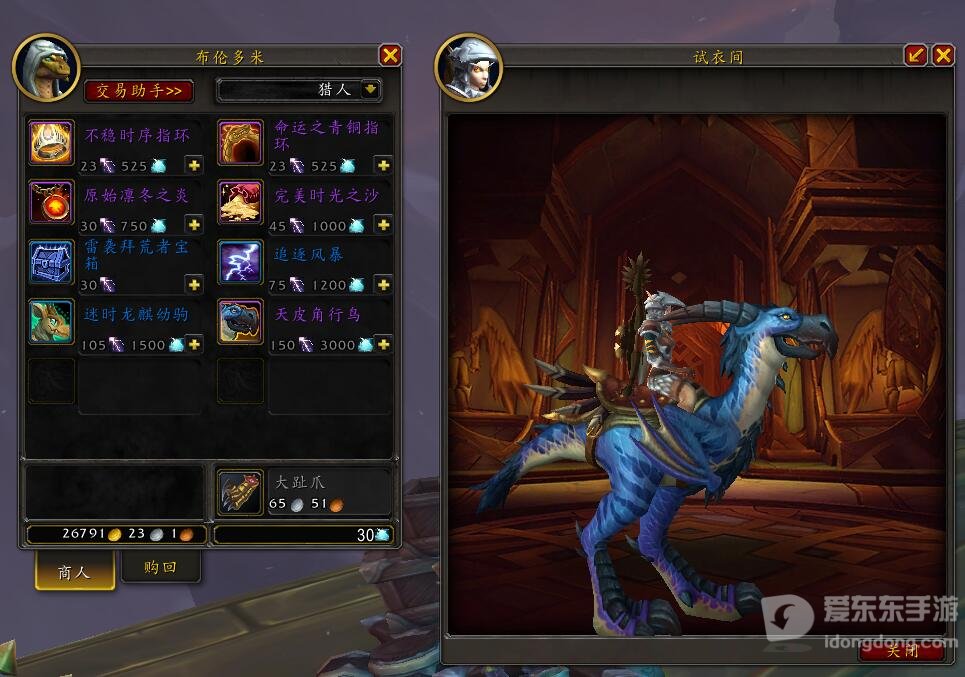Click the 交易助手>> button
The height and width of the screenshot is (677, 965).
(x=139, y=90)
